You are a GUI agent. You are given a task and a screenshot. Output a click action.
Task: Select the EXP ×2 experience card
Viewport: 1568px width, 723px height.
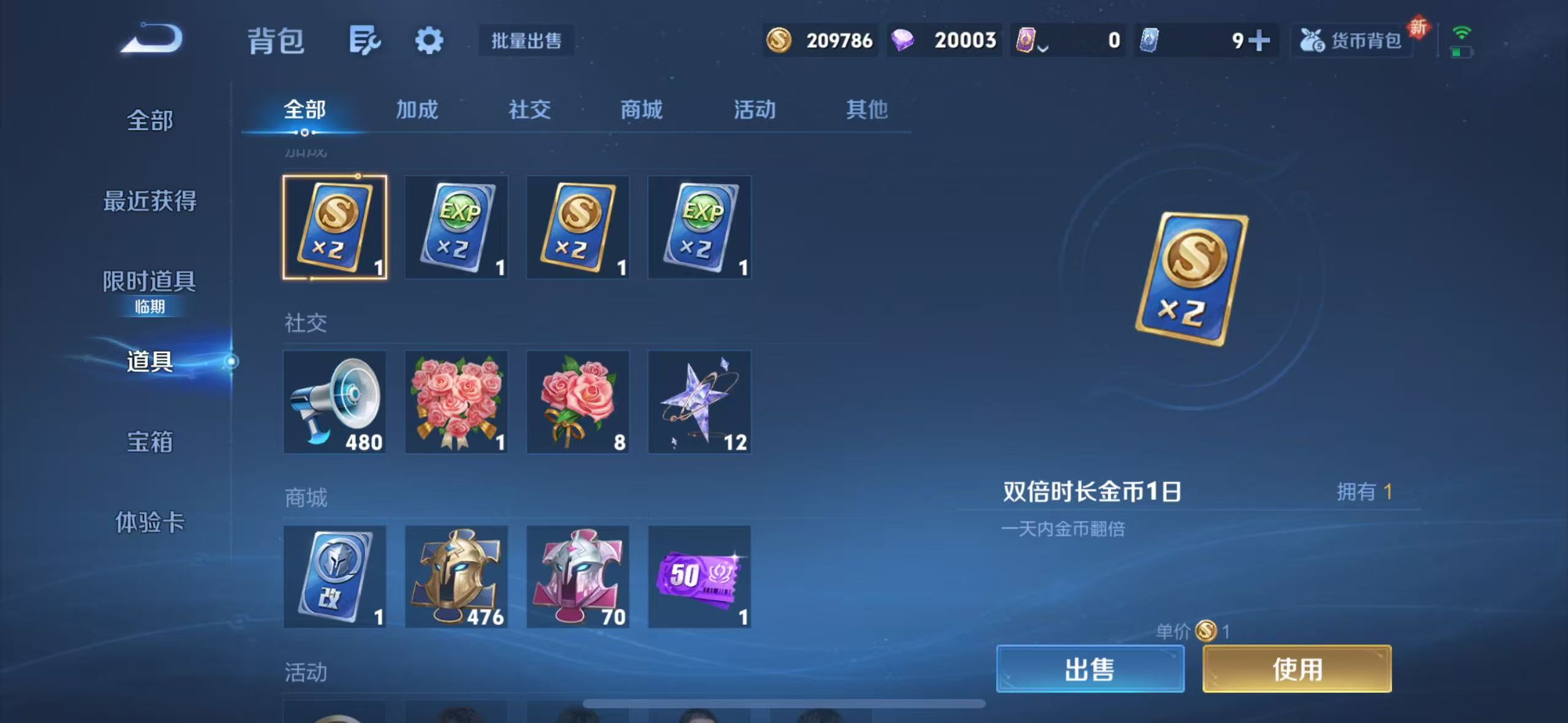click(456, 227)
